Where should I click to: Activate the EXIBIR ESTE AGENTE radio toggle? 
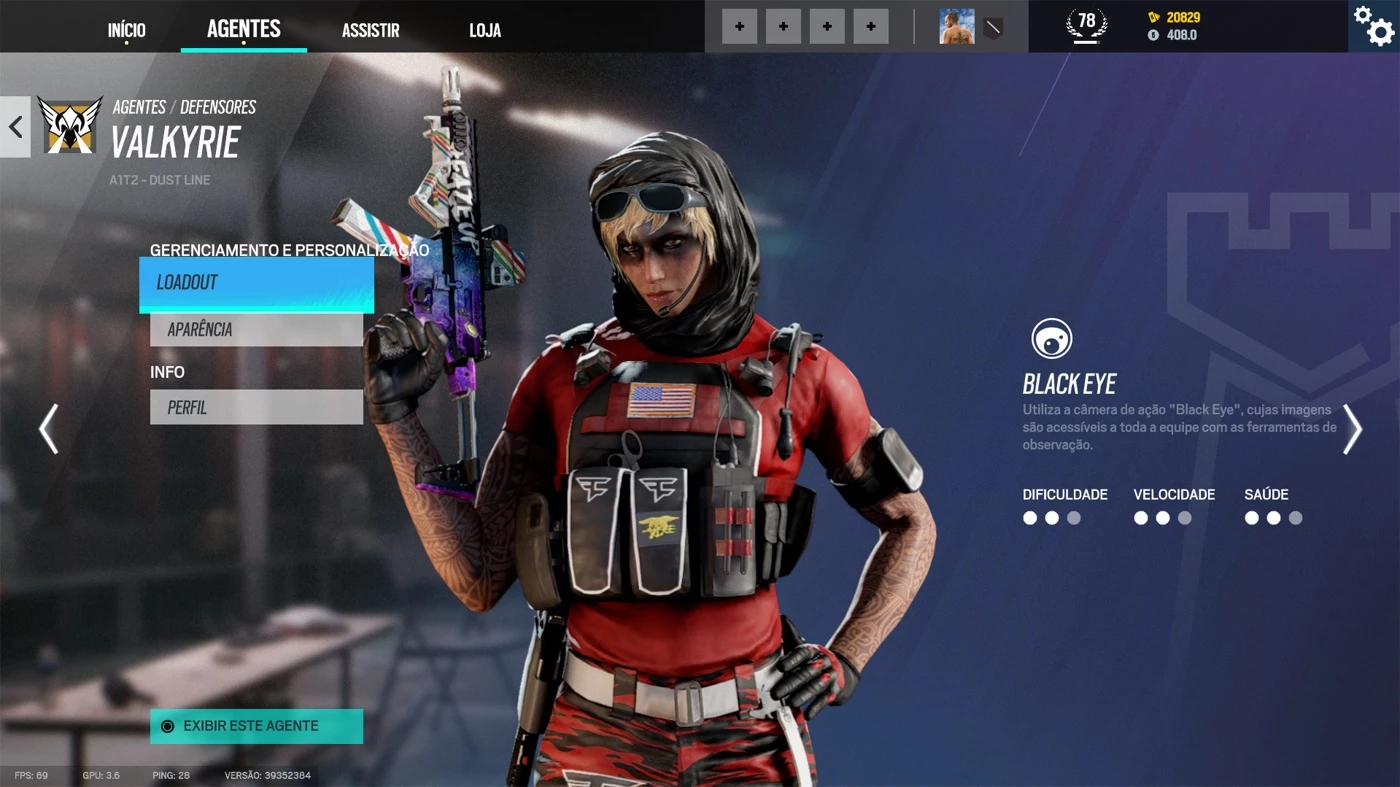tap(166, 726)
